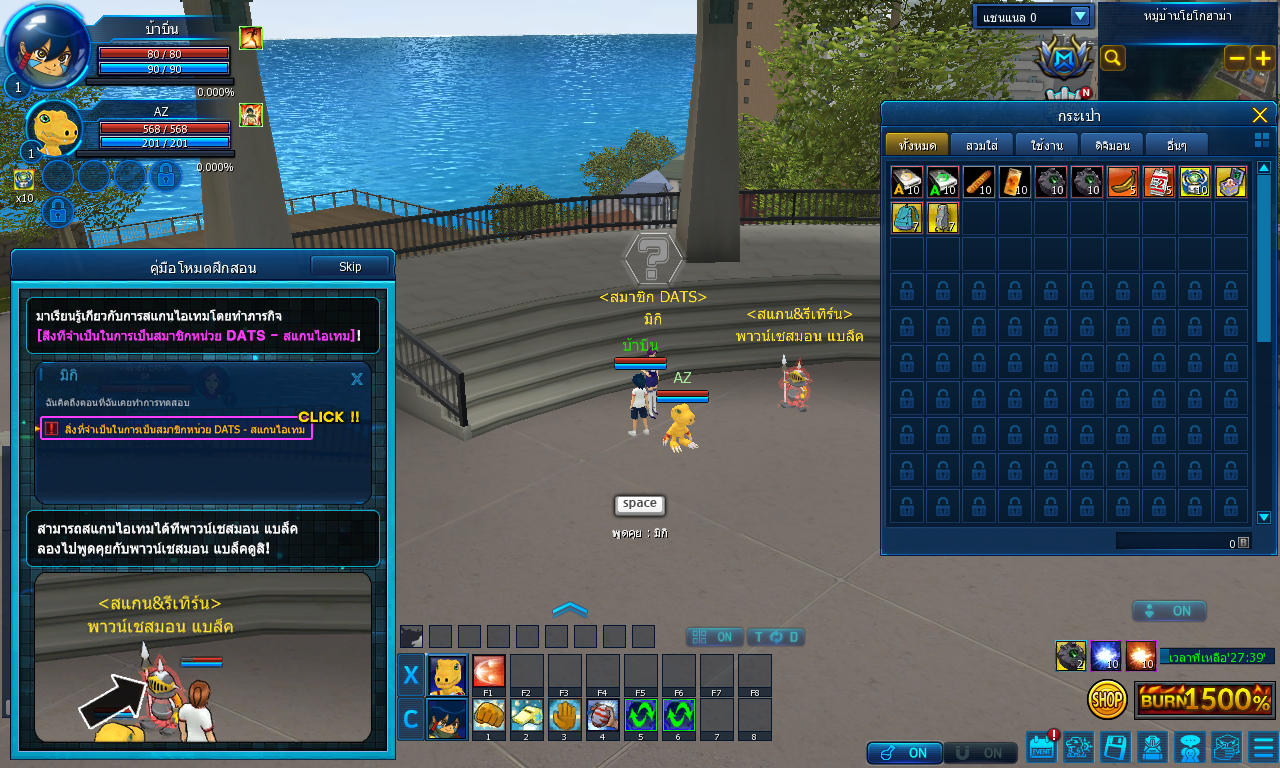
Task: Pick the bread loaf inventory item
Action: click(x=979, y=182)
